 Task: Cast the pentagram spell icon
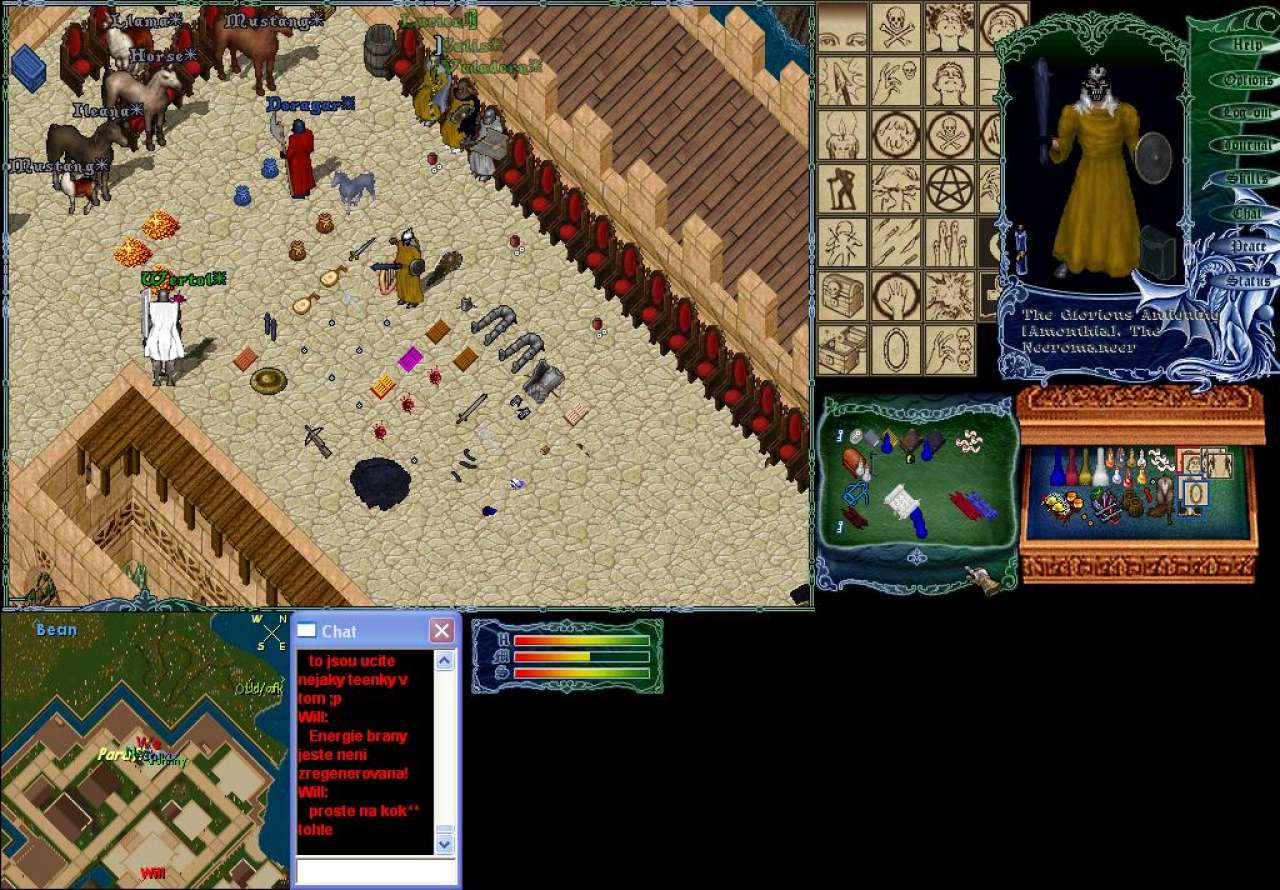[x=949, y=188]
